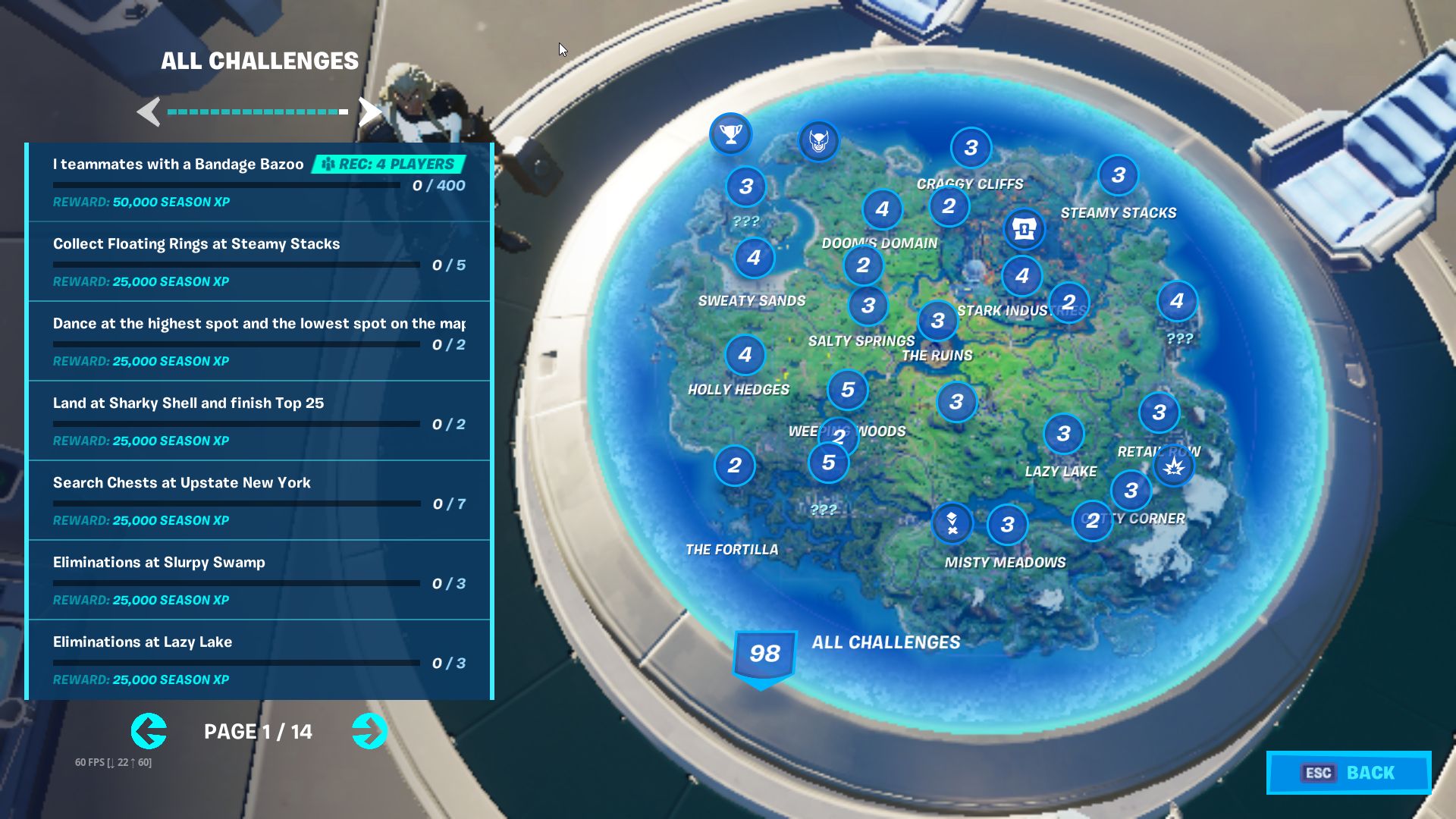Choose Land at Sharky Shell challenge
This screenshot has width=1456, height=819.
(259, 421)
